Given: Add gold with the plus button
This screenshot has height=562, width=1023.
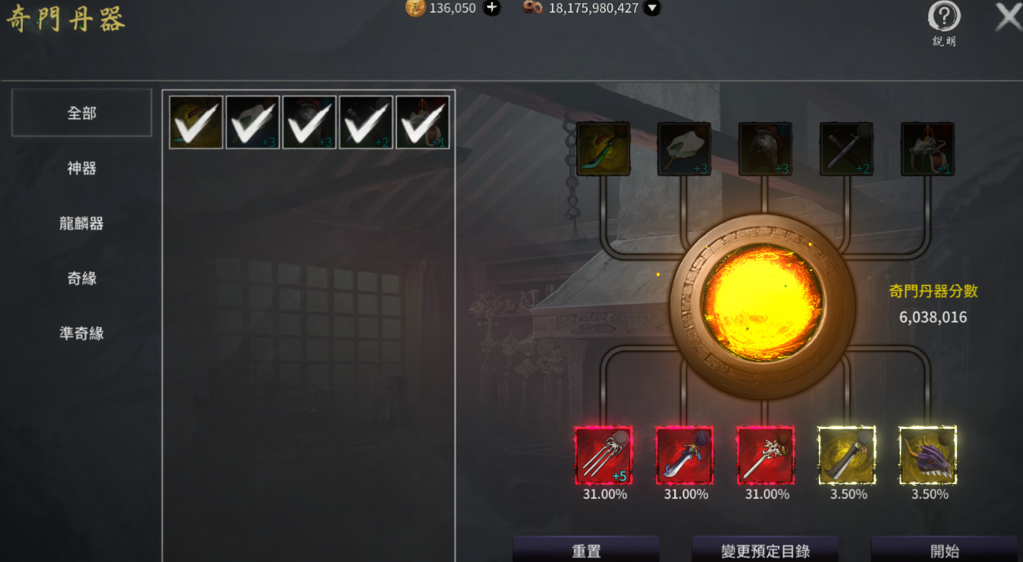Looking at the screenshot, I should 491,8.
